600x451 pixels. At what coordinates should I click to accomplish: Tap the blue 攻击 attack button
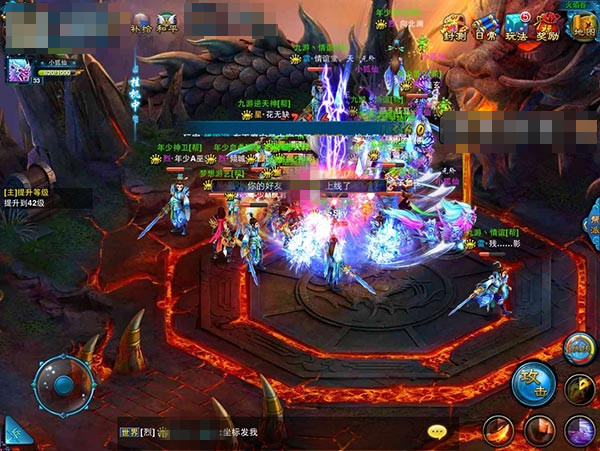pyautogui.click(x=533, y=383)
